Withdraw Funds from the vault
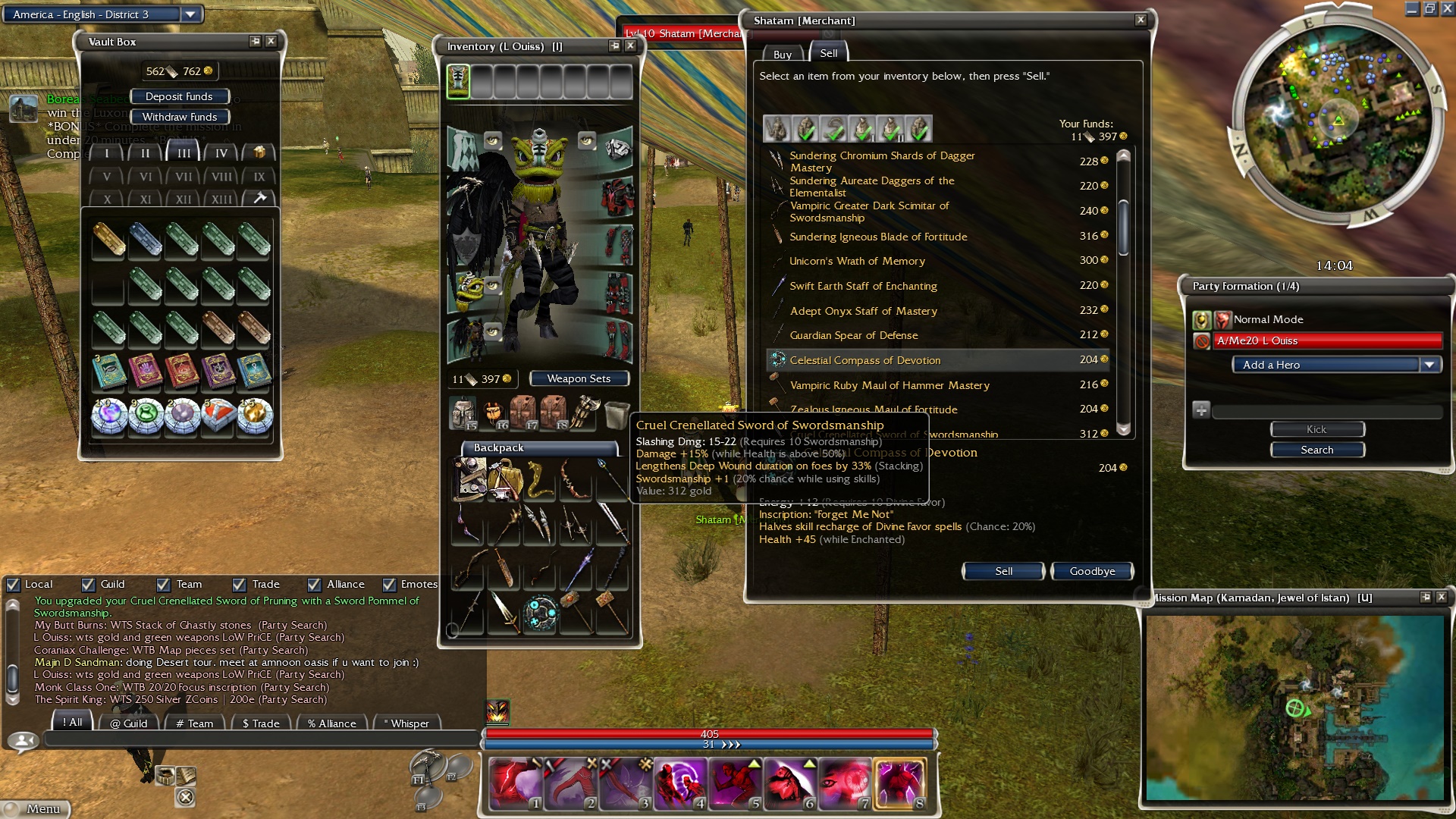 point(179,117)
